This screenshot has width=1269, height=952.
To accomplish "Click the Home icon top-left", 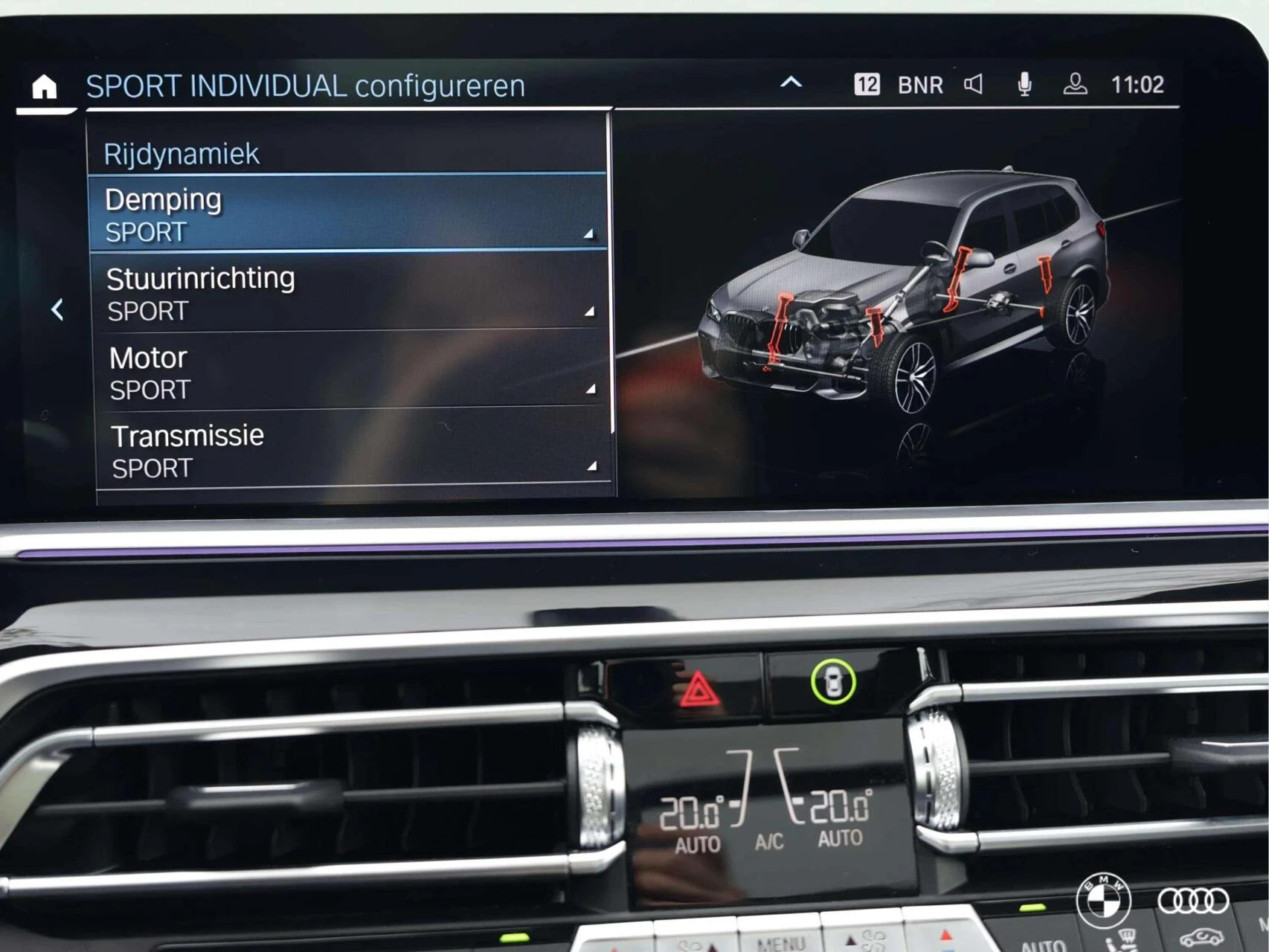I will click(46, 86).
